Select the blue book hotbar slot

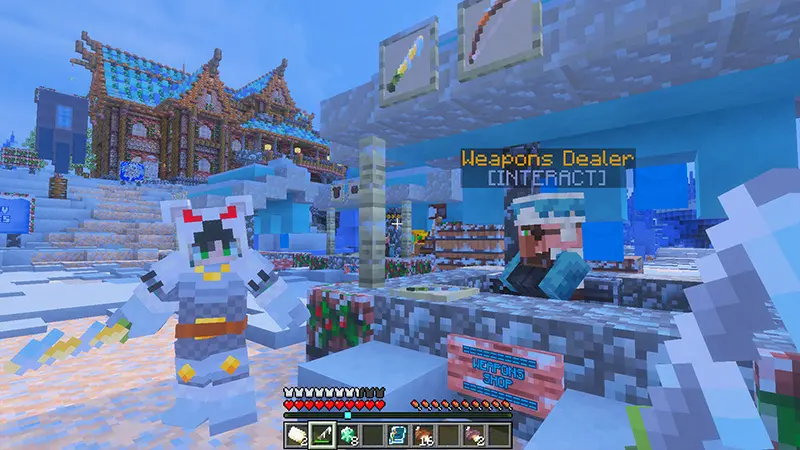[x=399, y=433]
